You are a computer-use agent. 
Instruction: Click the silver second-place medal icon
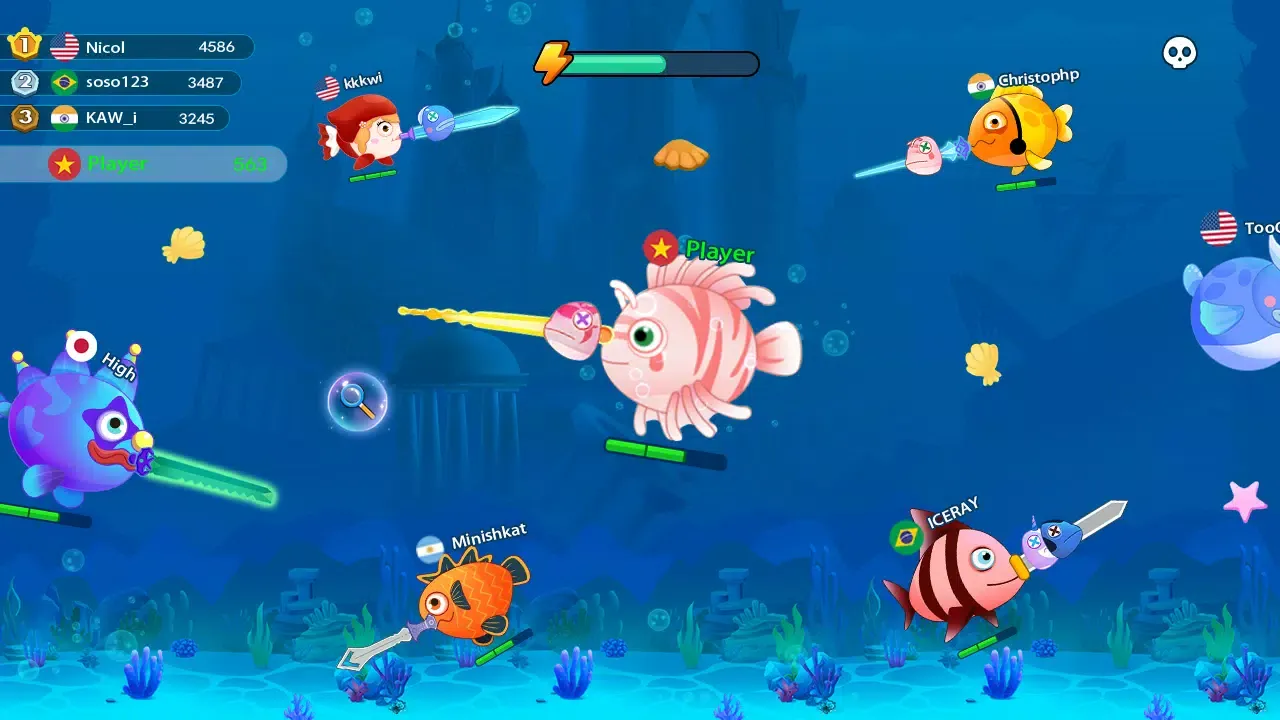pyautogui.click(x=24, y=82)
